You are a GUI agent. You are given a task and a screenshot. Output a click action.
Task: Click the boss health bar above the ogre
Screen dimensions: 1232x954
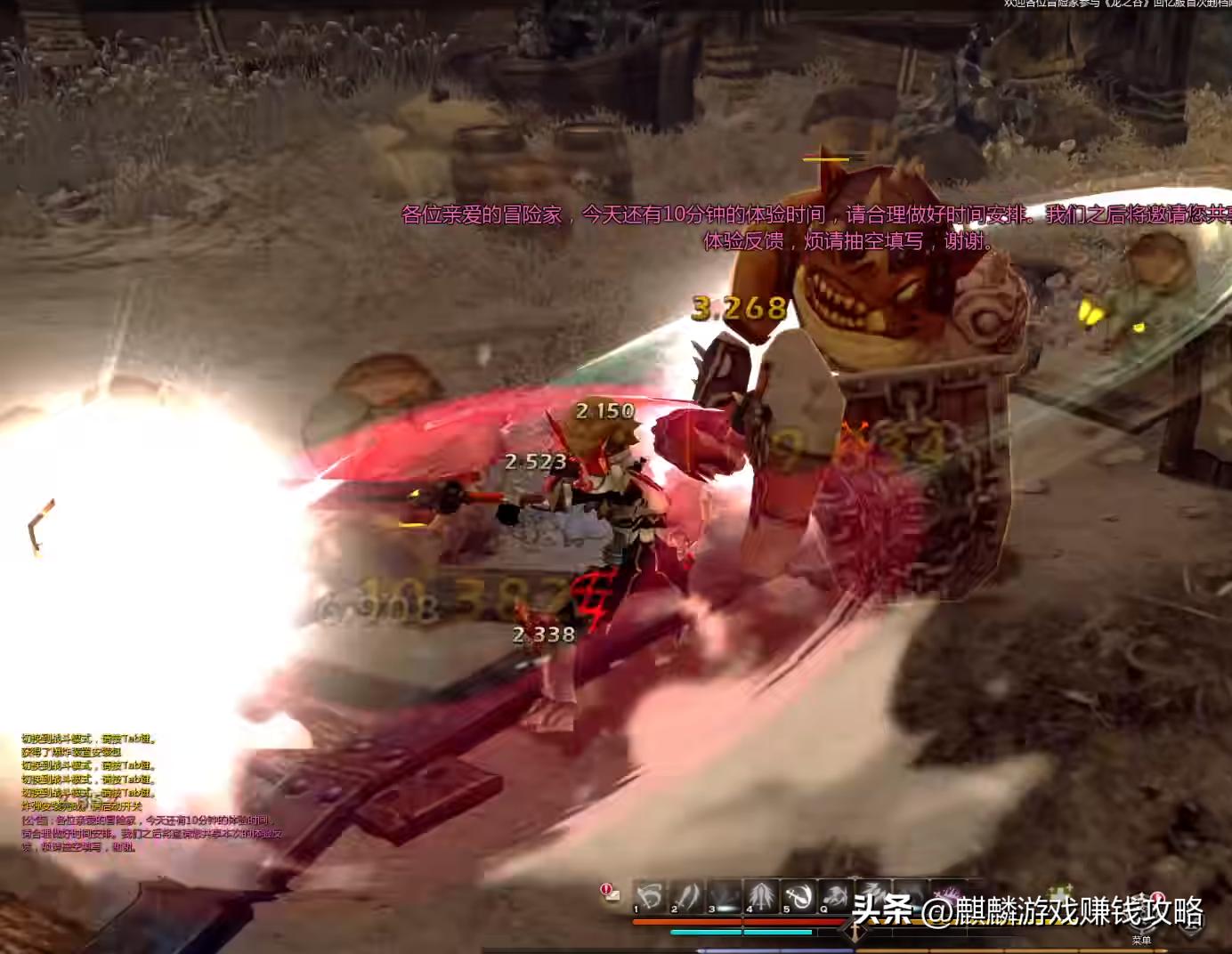pos(824,159)
